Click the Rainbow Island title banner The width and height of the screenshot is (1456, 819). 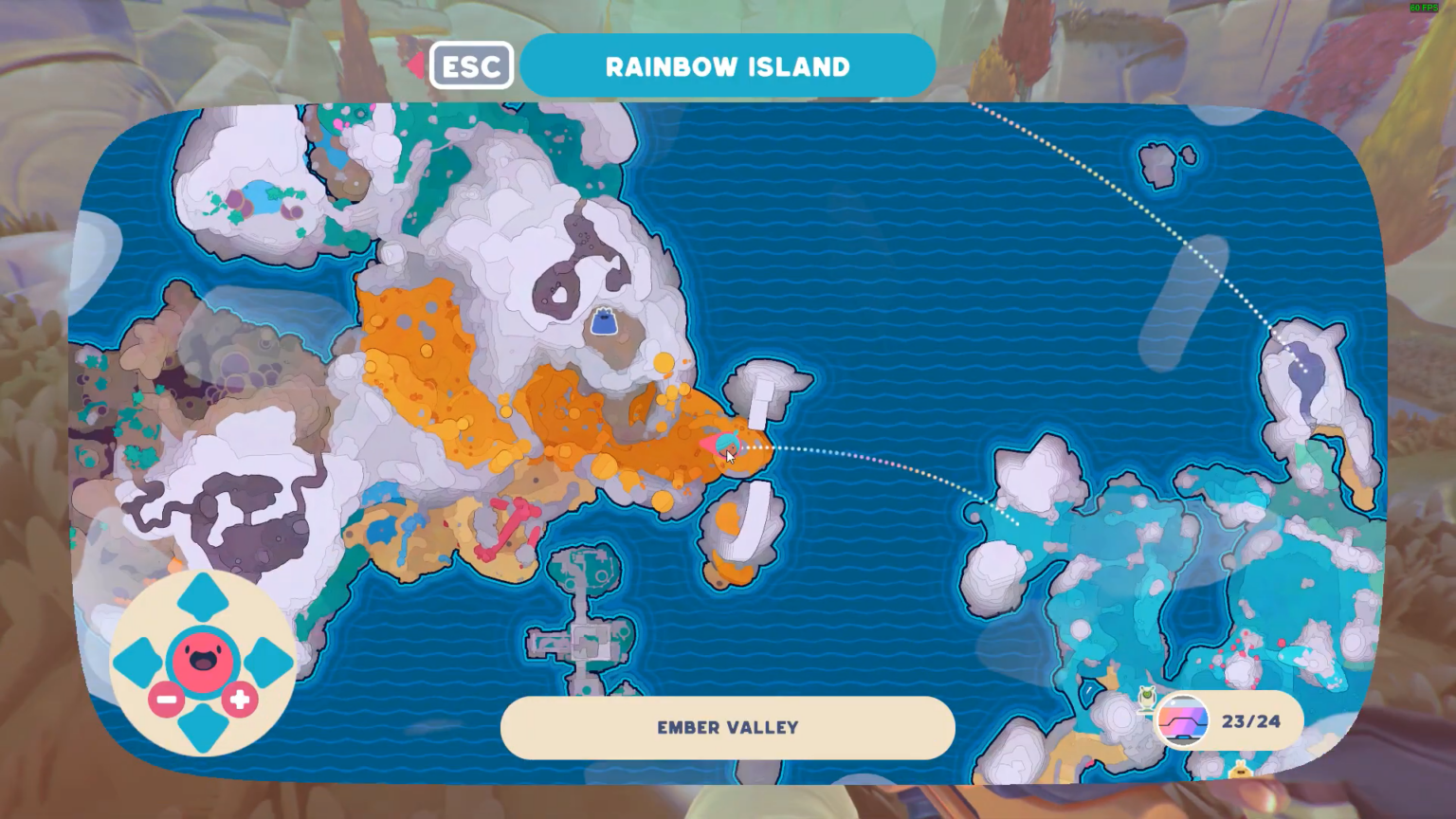[727, 65]
